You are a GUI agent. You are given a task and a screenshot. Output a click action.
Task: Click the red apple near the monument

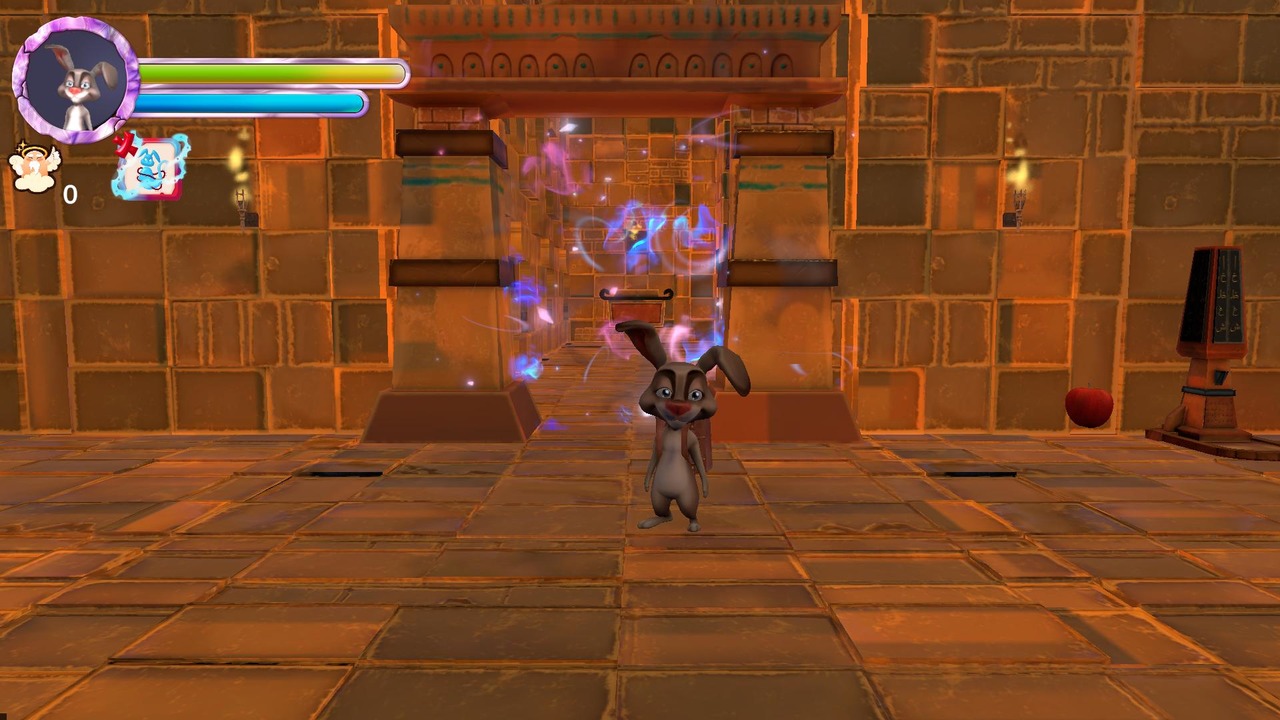point(1089,408)
